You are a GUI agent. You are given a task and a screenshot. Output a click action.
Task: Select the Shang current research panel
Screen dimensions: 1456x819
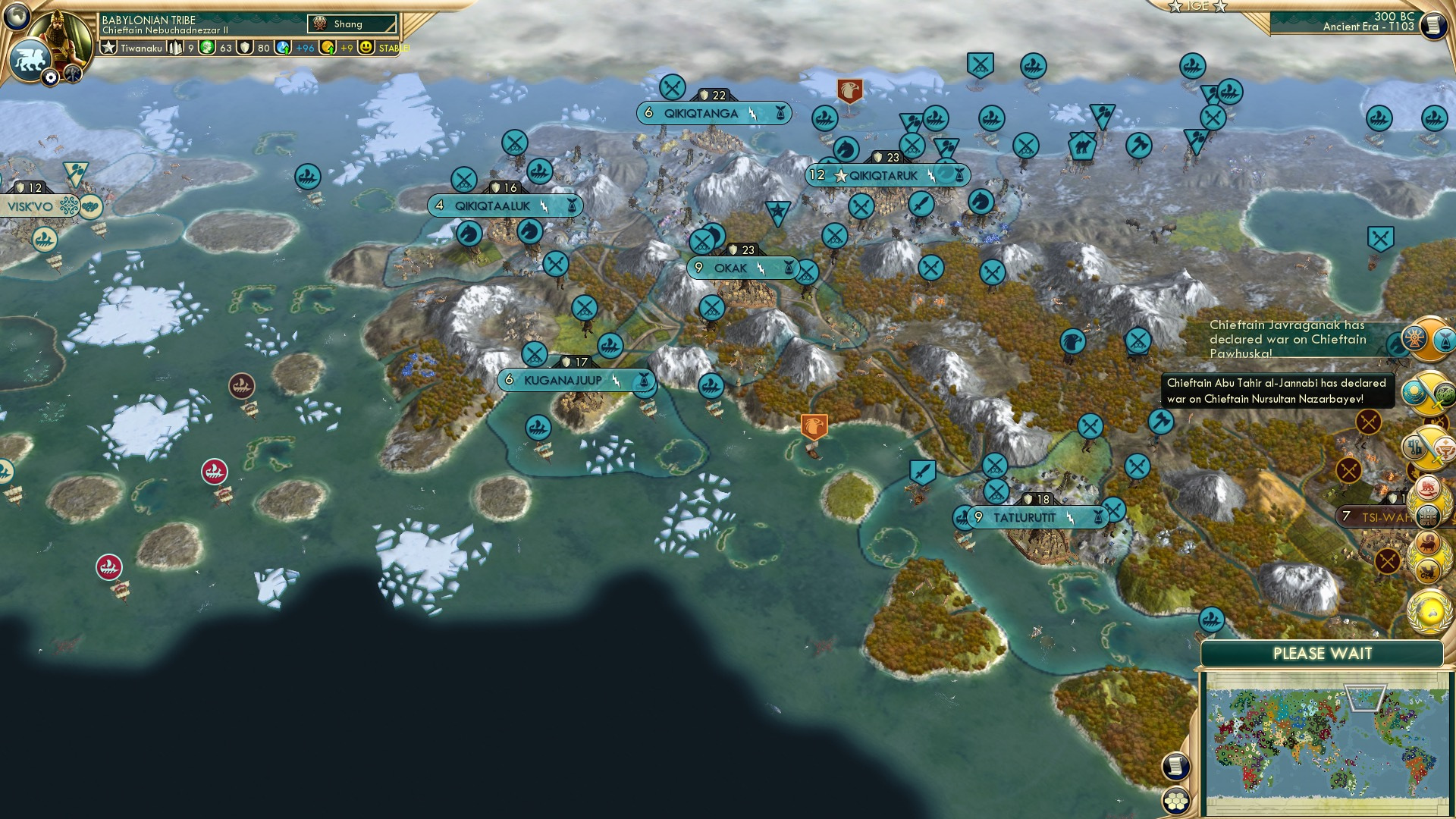[352, 24]
